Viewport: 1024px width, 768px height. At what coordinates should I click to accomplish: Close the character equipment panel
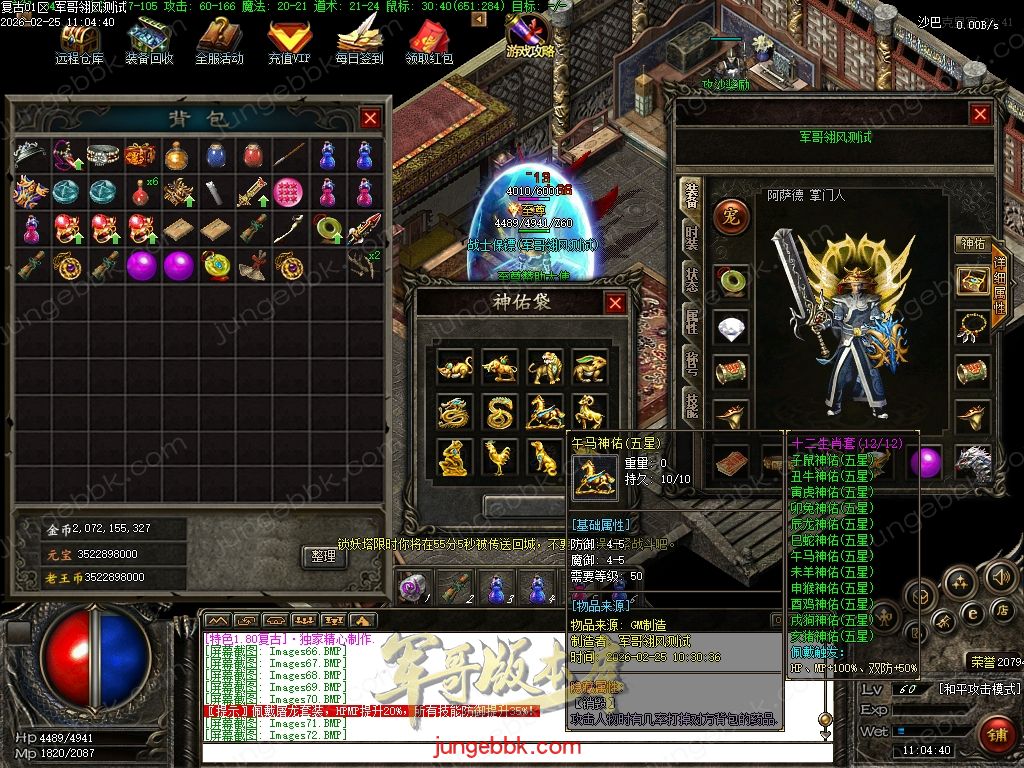tap(980, 114)
